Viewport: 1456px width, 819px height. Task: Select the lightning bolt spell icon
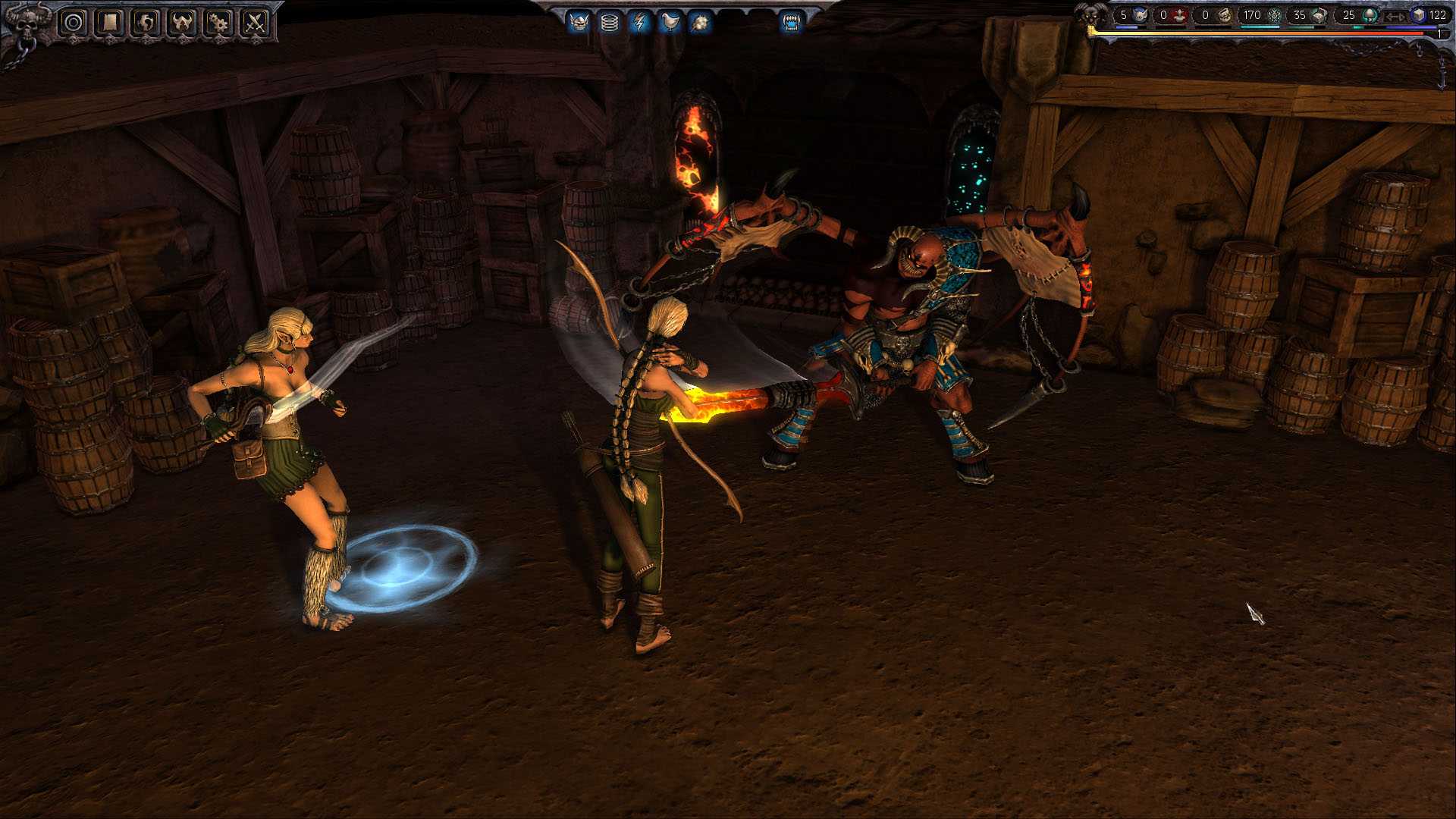pyautogui.click(x=639, y=24)
